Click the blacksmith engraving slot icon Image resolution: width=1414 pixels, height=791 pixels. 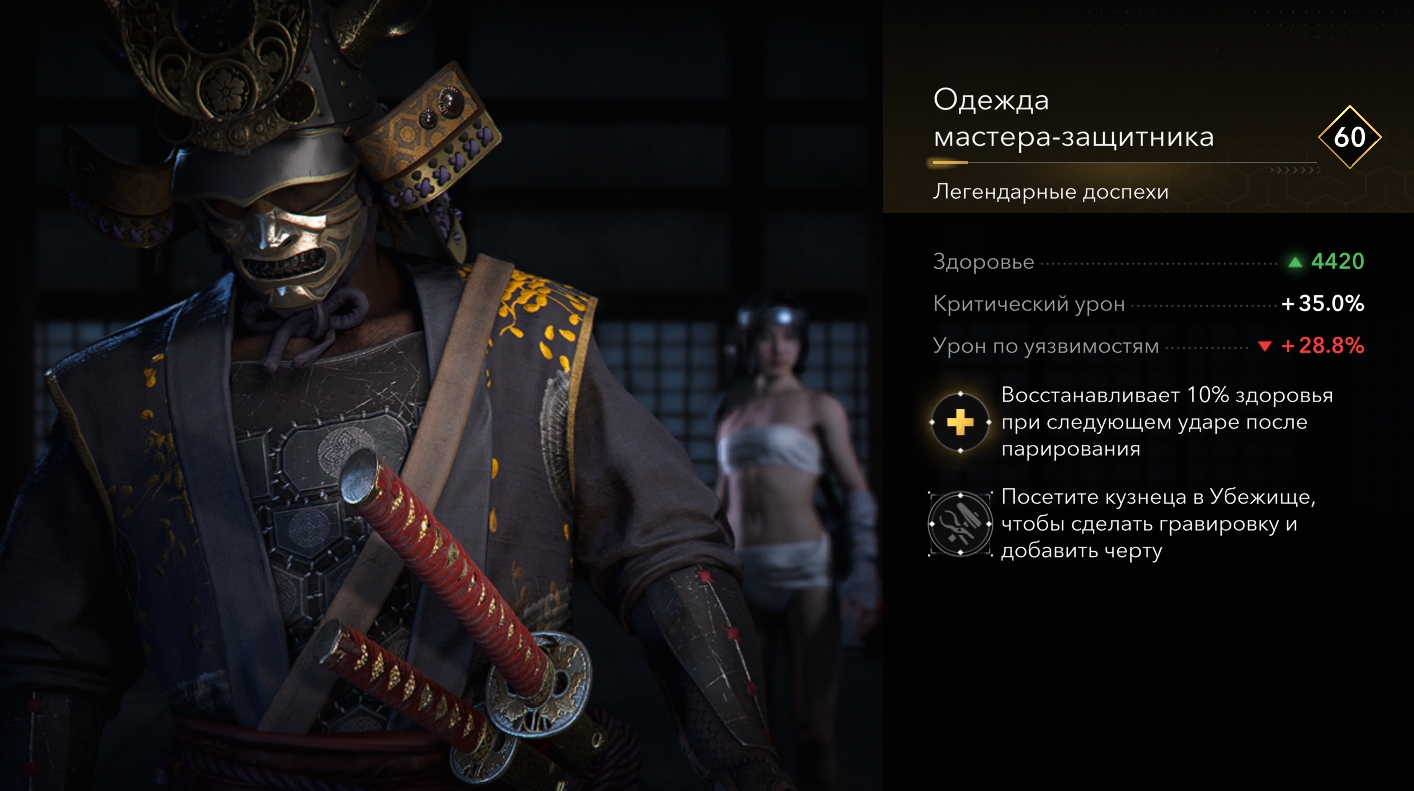(960, 524)
